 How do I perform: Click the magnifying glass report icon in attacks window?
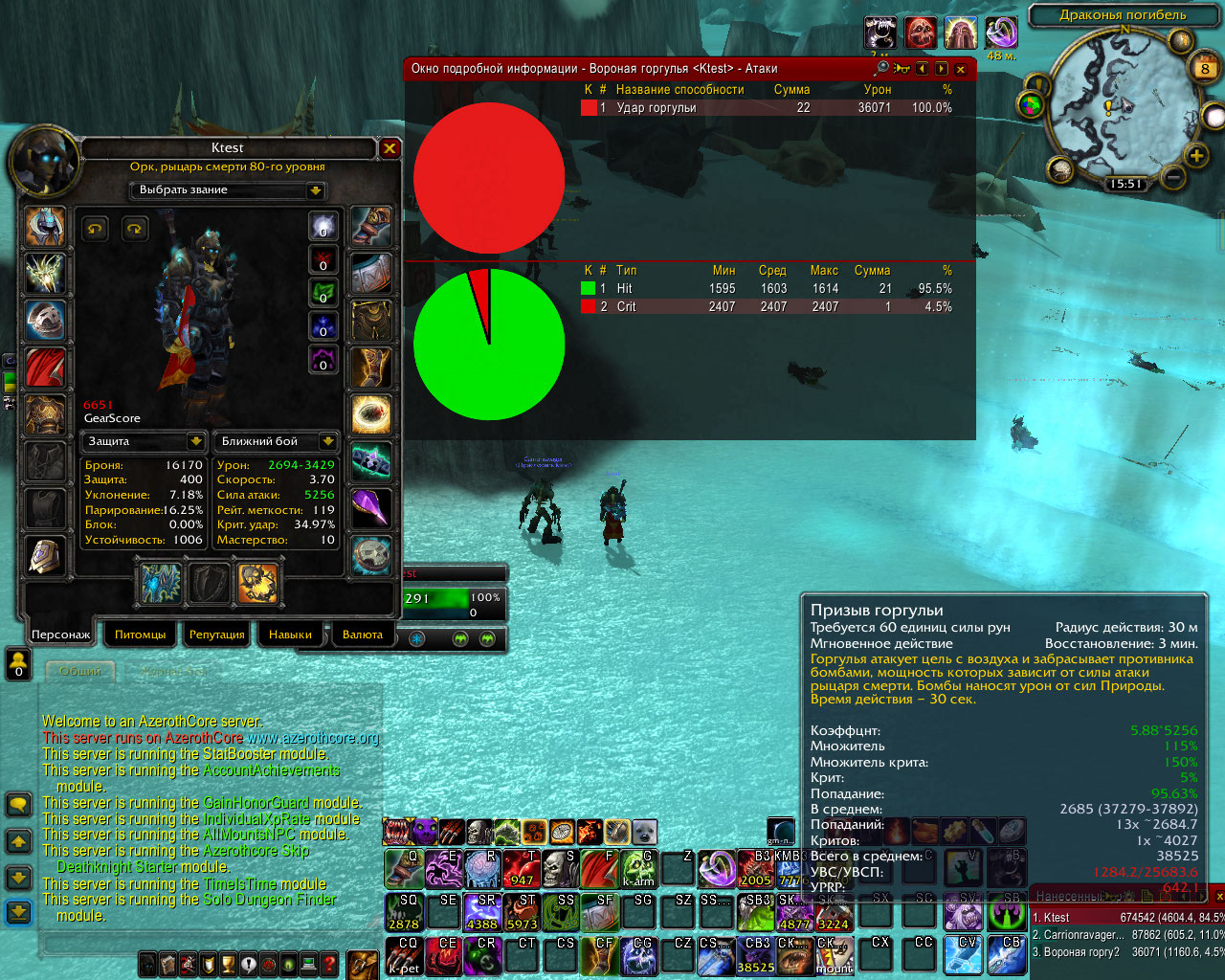click(882, 69)
